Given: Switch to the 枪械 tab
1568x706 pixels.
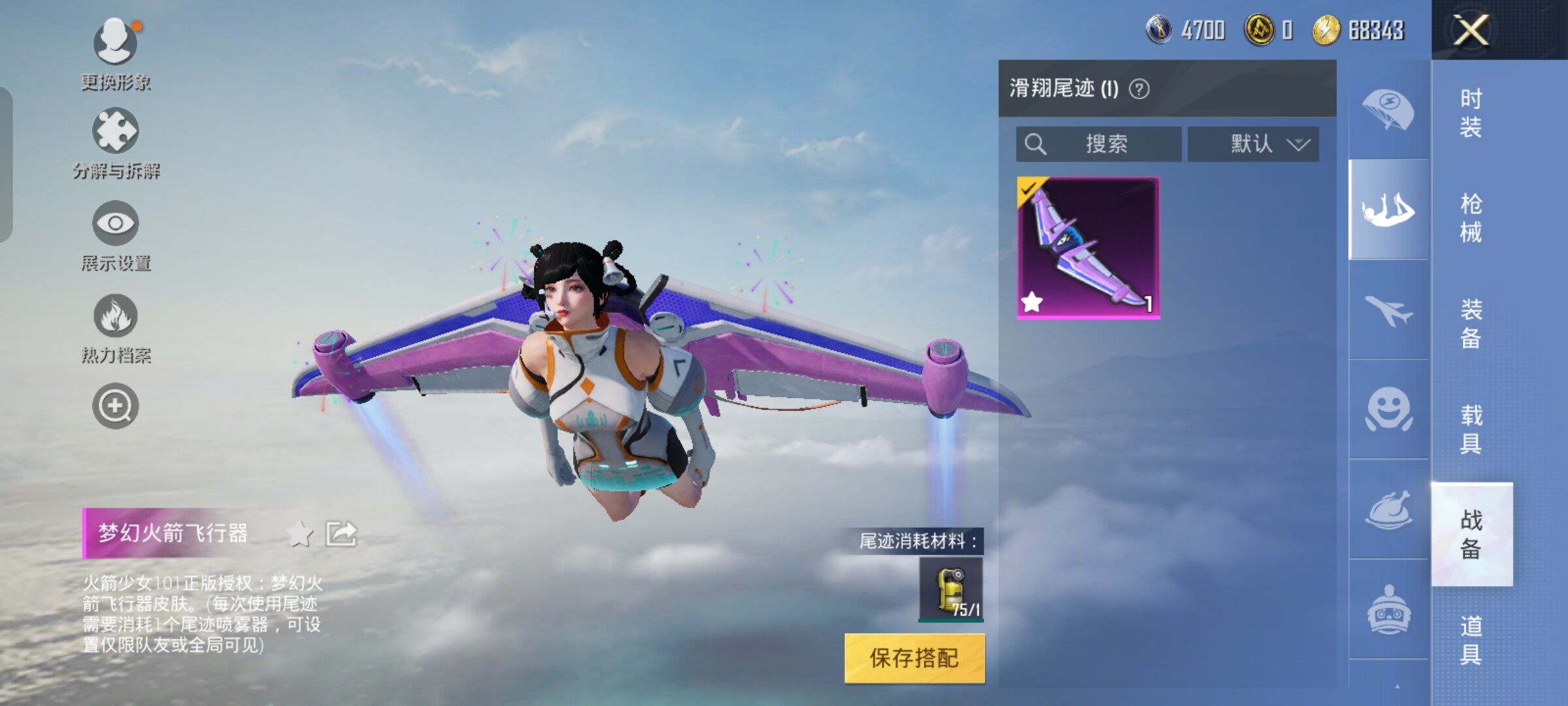Looking at the screenshot, I should pyautogui.click(x=1471, y=218).
